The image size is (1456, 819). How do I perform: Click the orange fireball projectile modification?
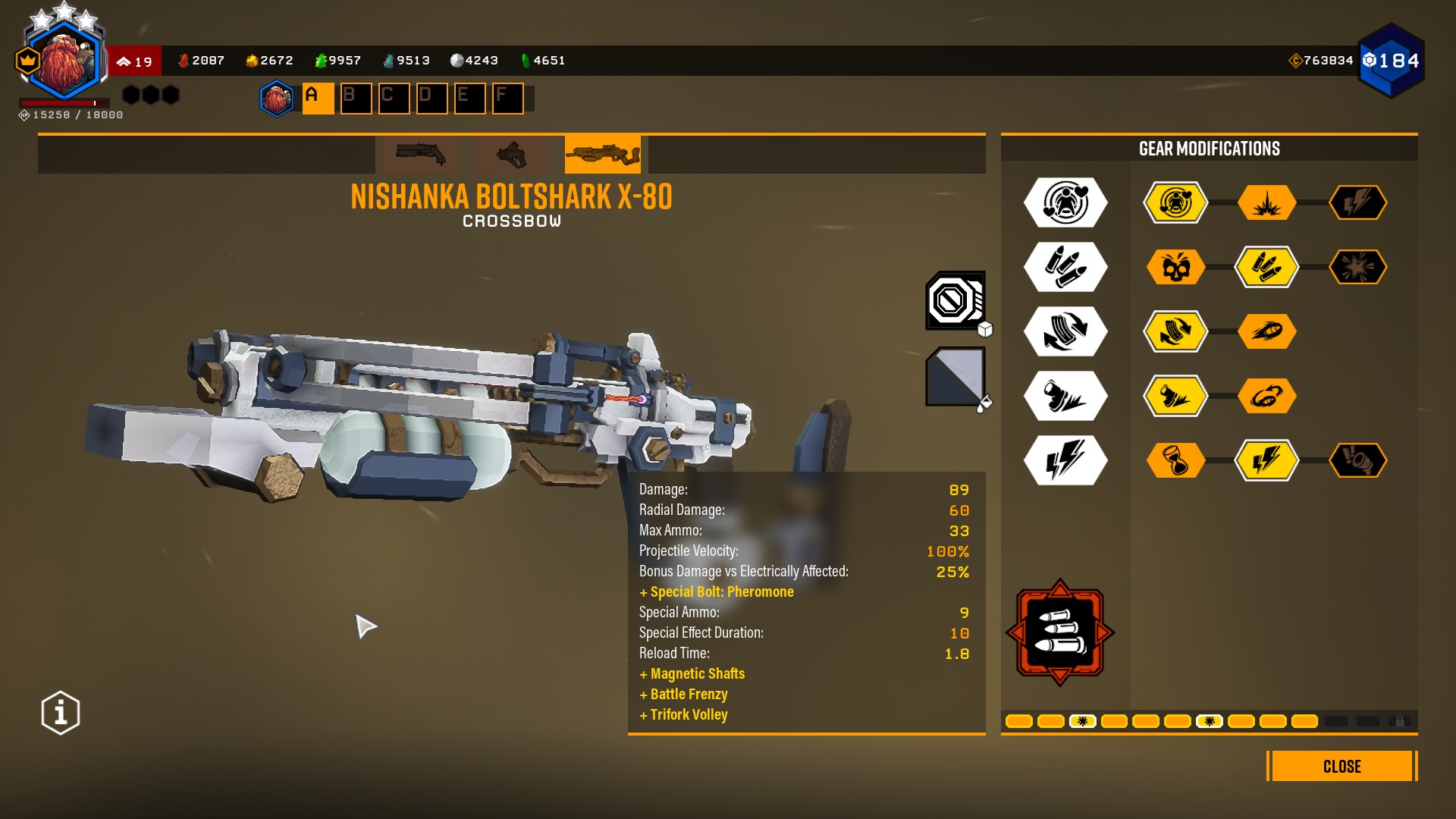coord(1266,331)
